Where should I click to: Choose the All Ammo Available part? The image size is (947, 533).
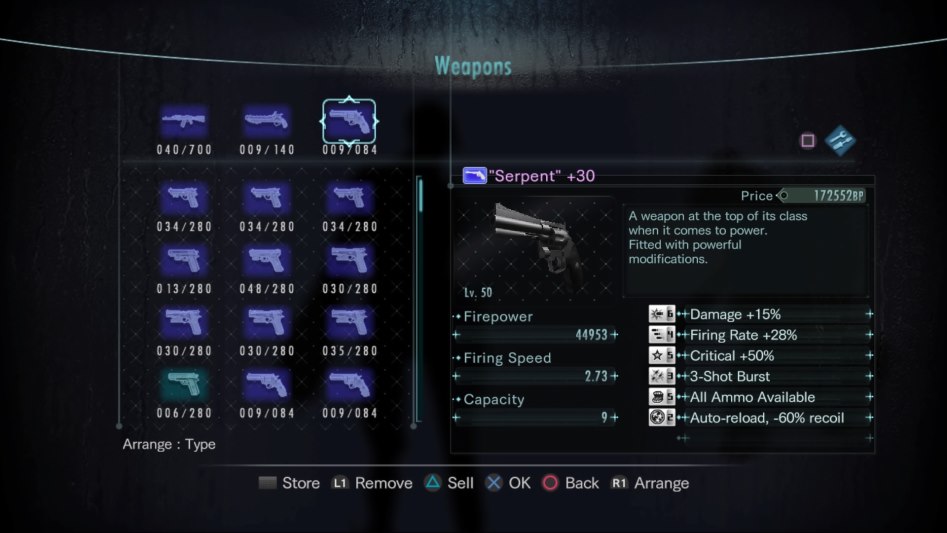pos(760,397)
